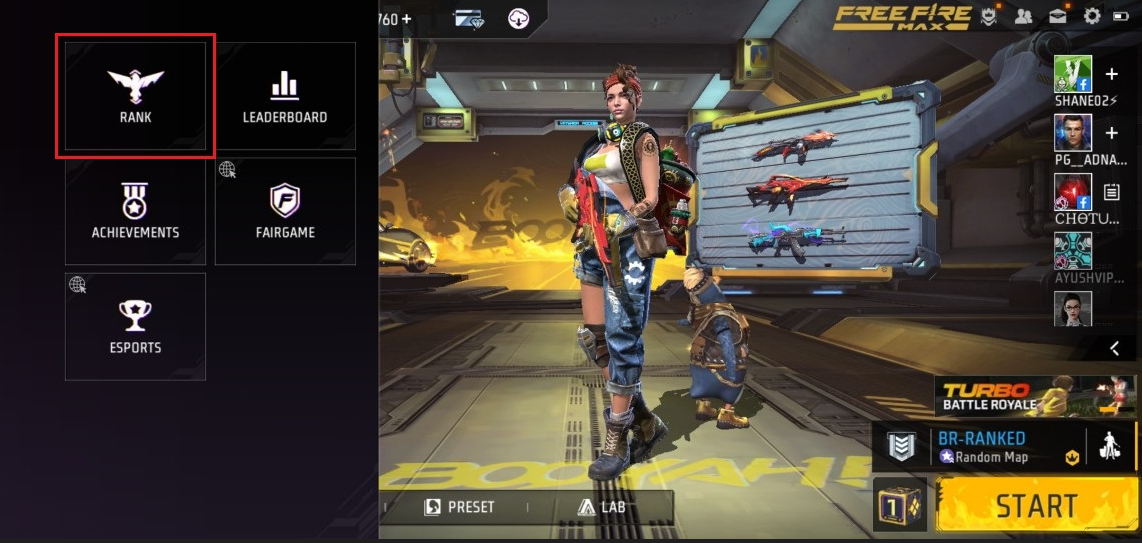Open the friends list icon
The height and width of the screenshot is (543, 1142).
click(x=1023, y=16)
